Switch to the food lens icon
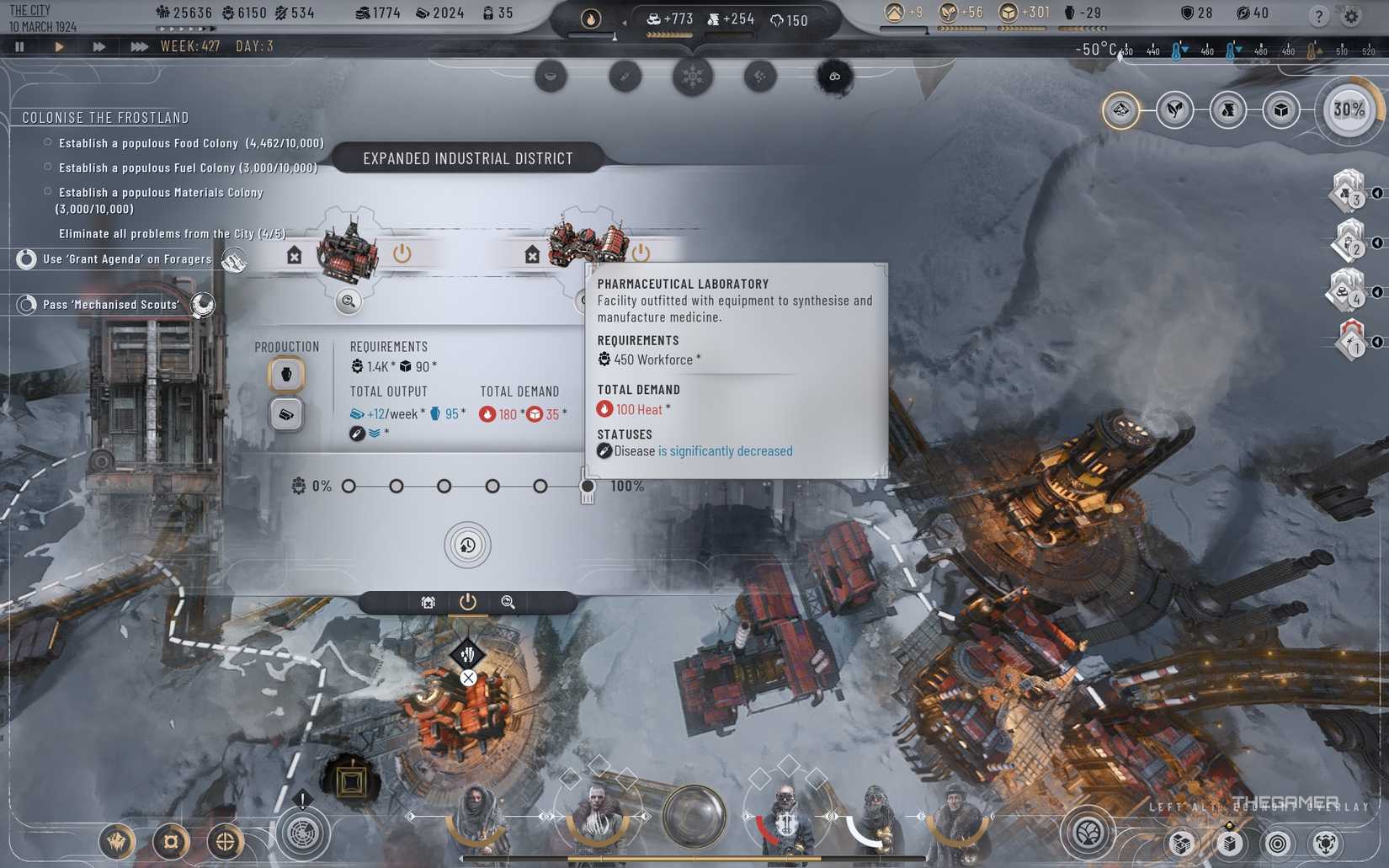Screen dimensions: 1389x868 coord(1175,109)
